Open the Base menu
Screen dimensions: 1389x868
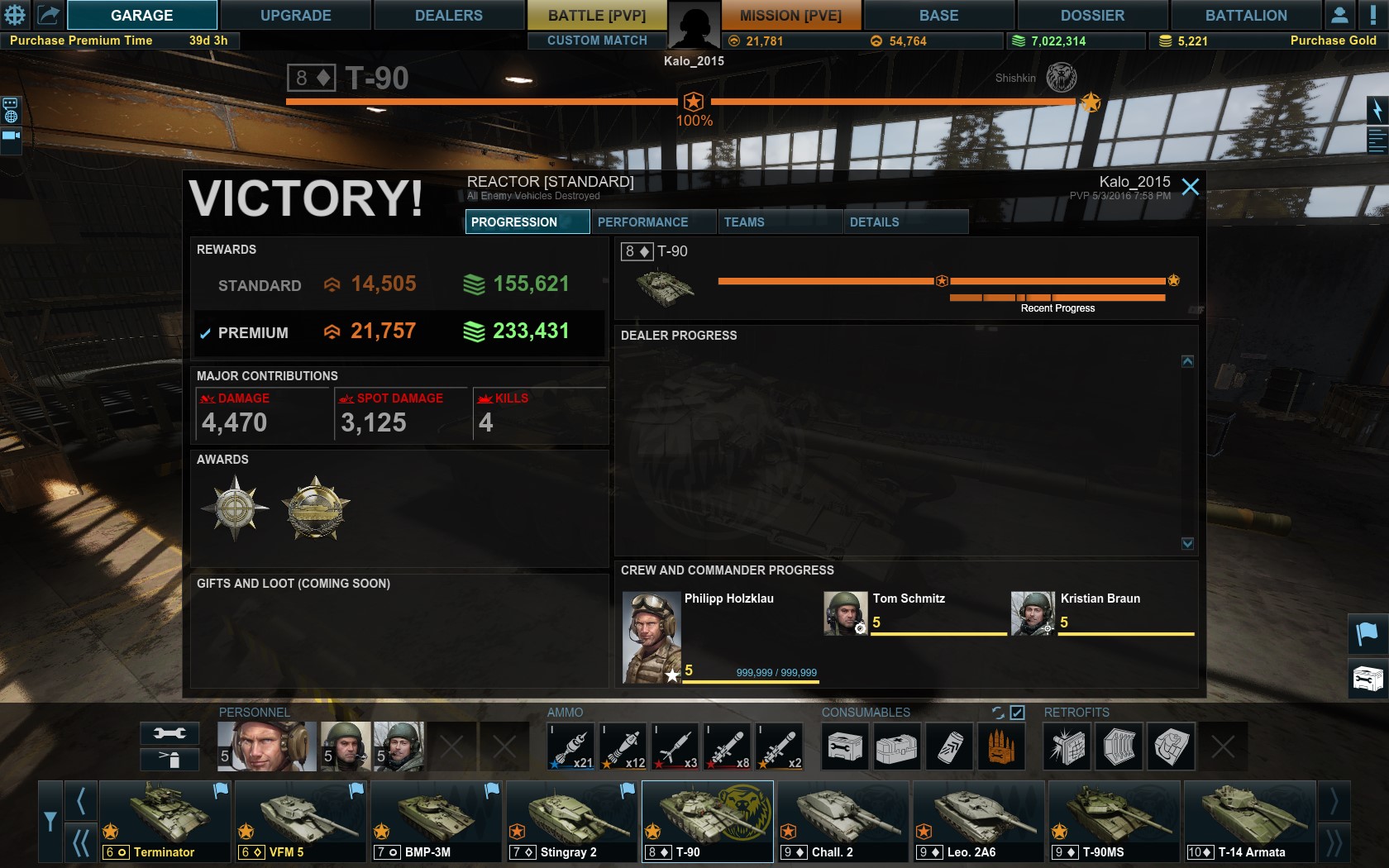tap(938, 15)
